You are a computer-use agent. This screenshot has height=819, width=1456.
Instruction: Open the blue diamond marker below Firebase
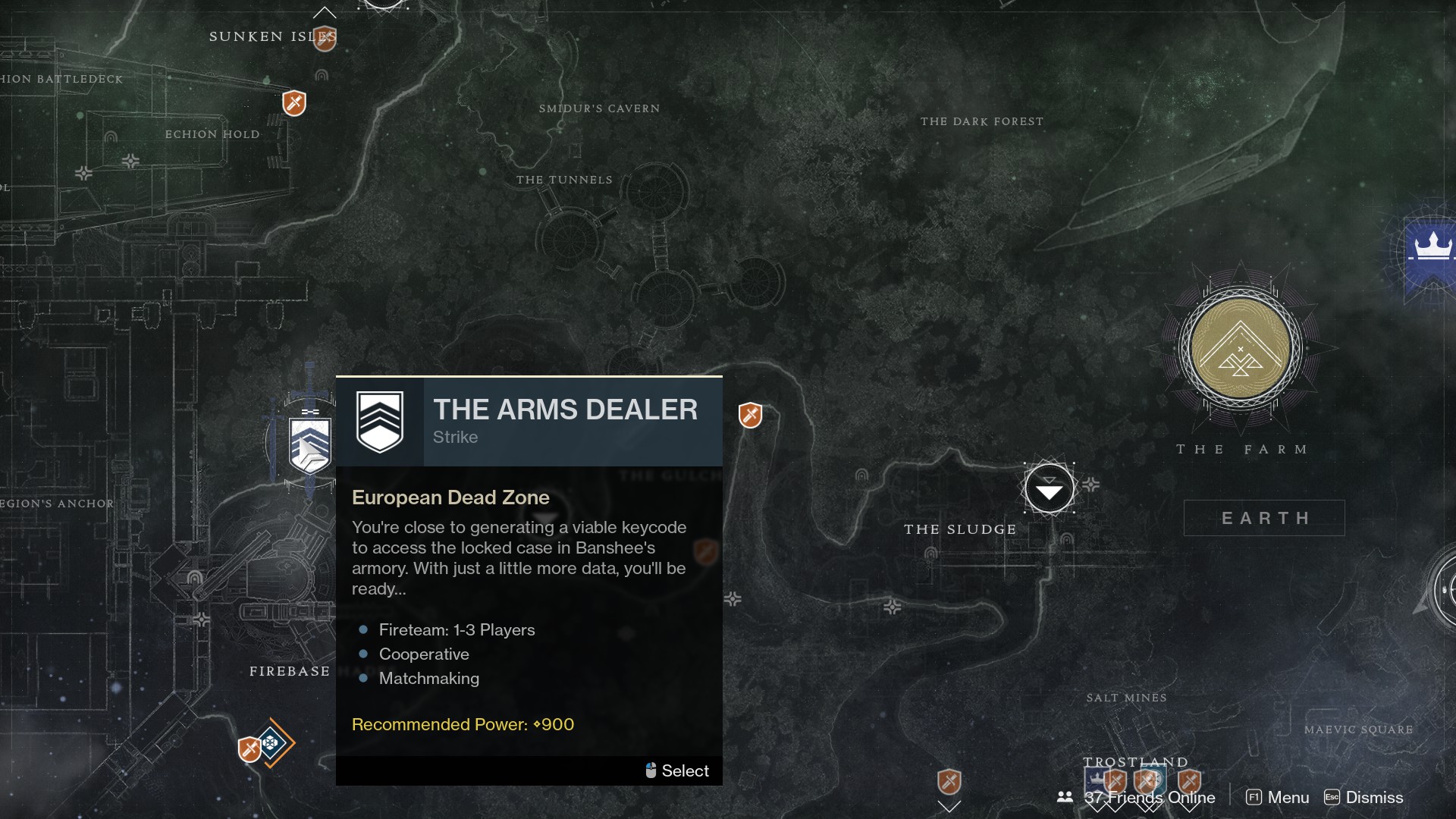click(271, 742)
